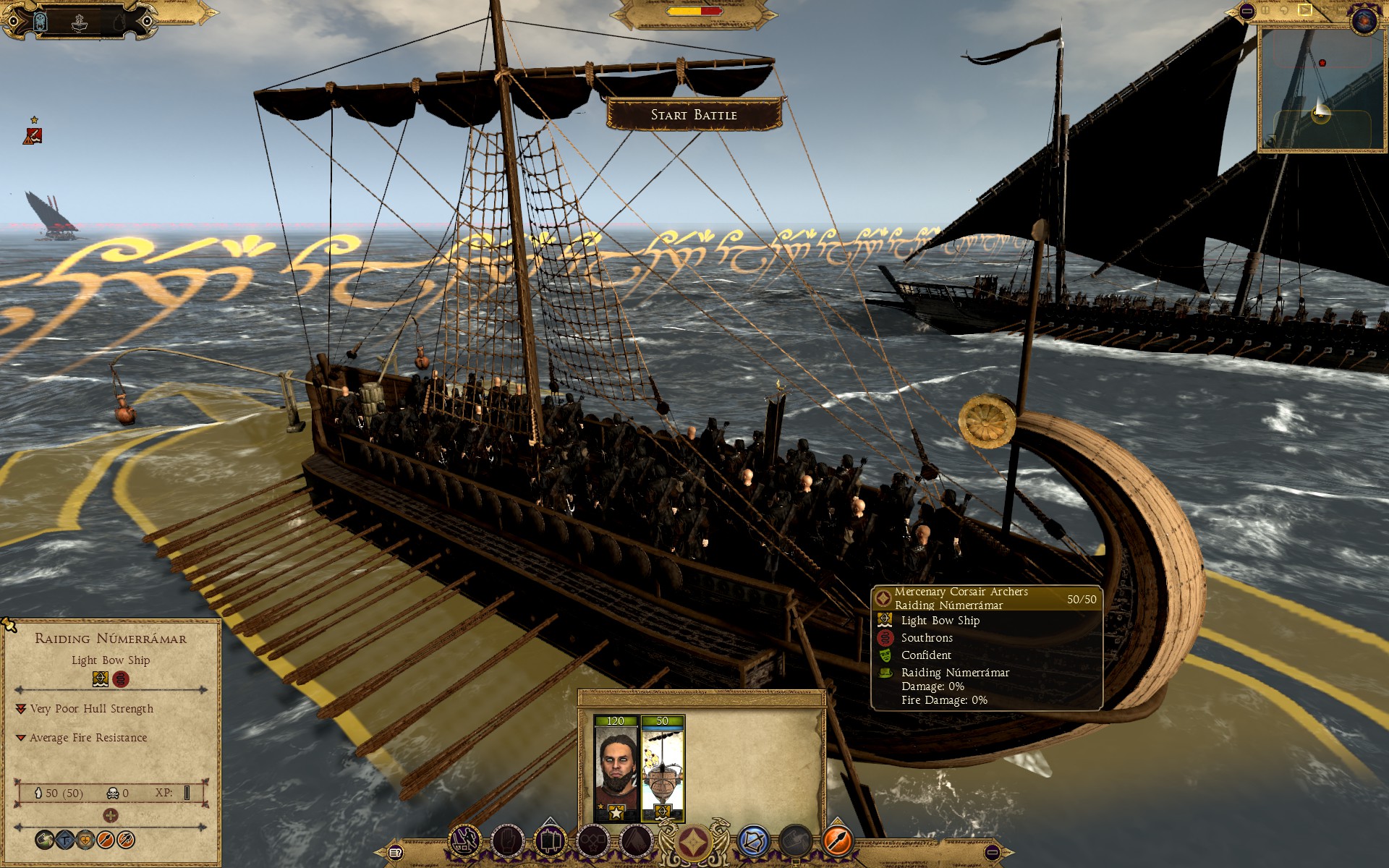The image size is (1389, 868).
Task: Set normal play speed with the arrow icon
Action: (x=1304, y=9)
